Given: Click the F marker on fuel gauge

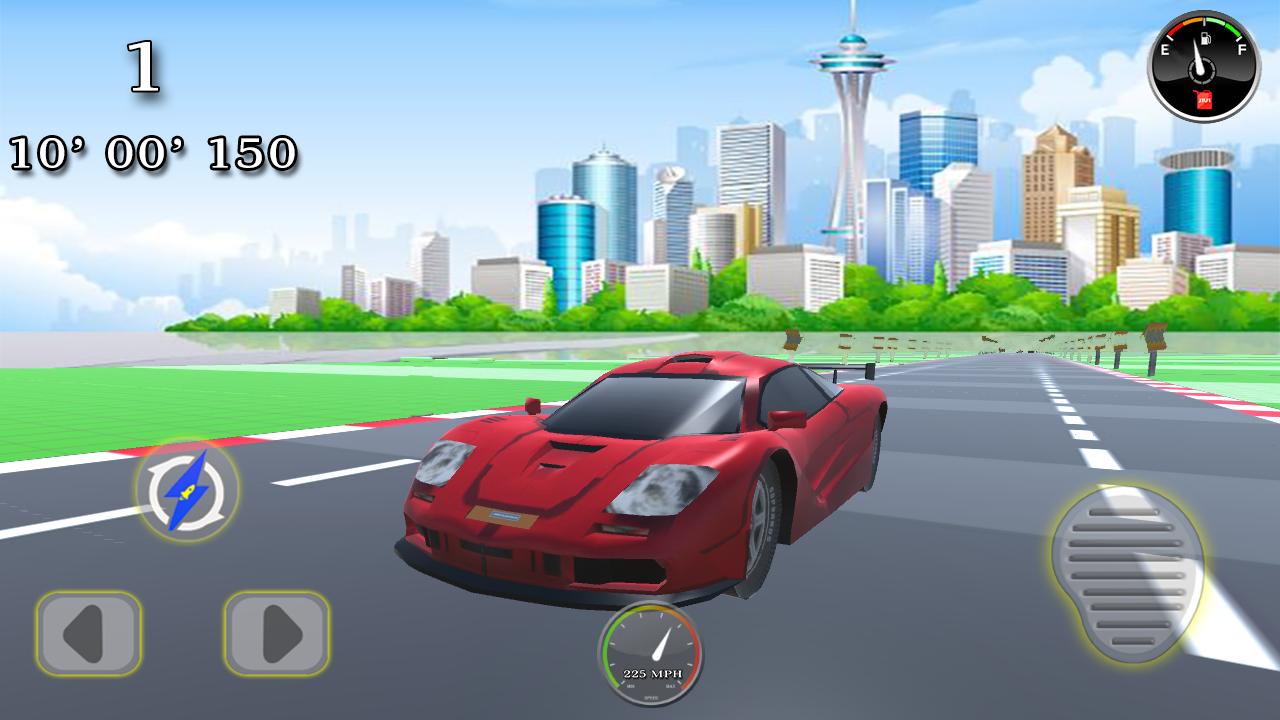Looking at the screenshot, I should click(1240, 48).
